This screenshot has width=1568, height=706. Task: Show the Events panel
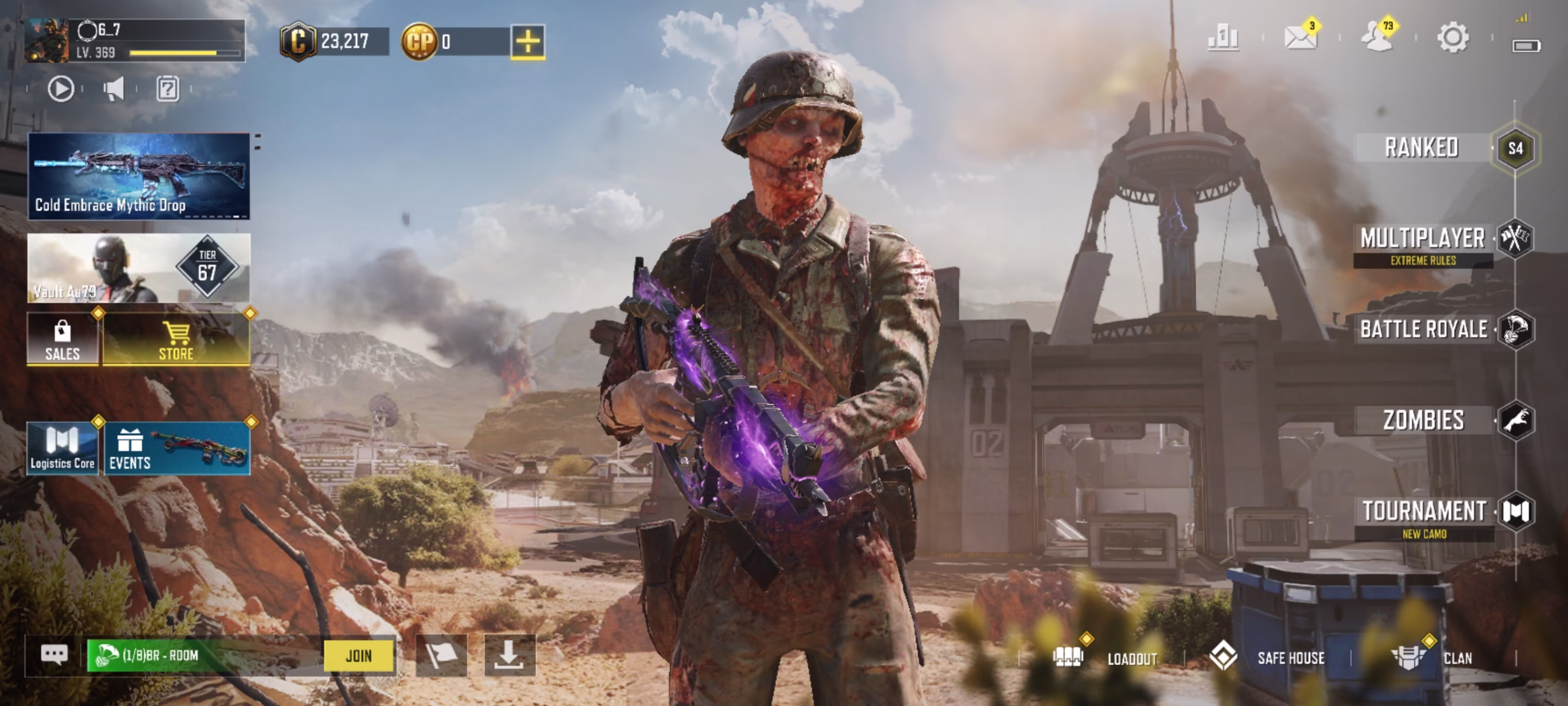pyautogui.click(x=177, y=448)
